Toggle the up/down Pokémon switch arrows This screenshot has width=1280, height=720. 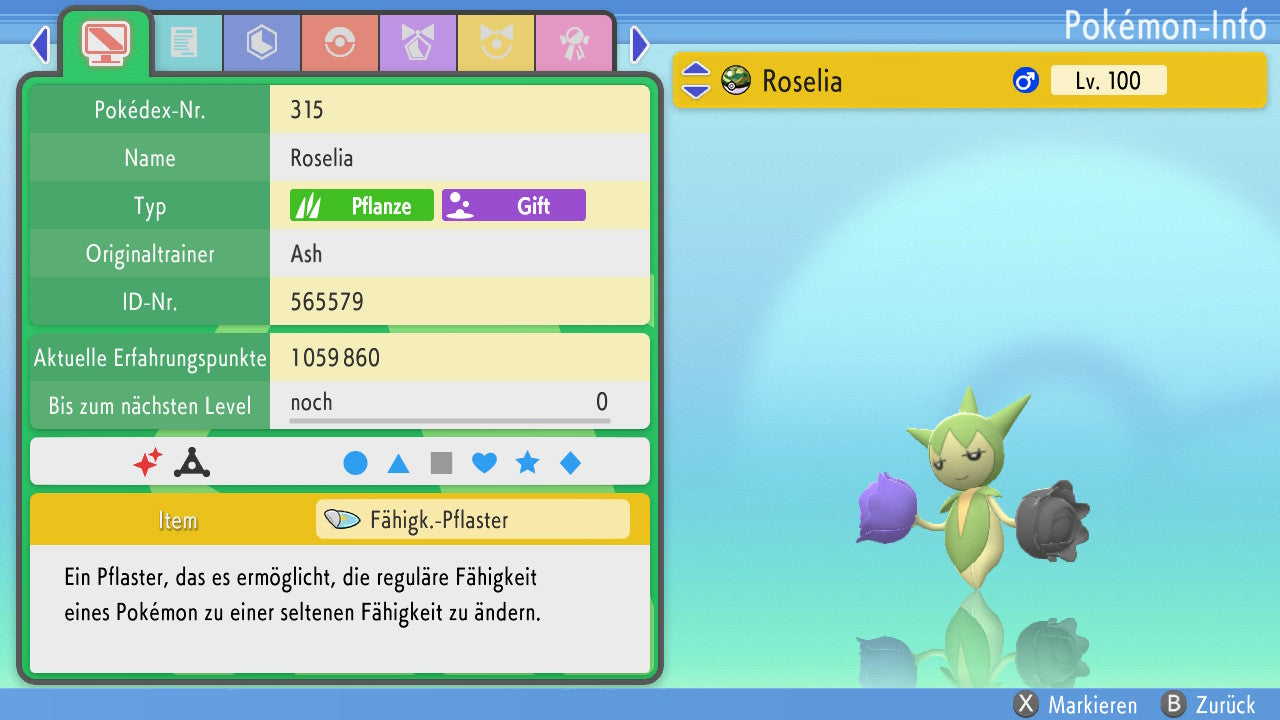695,81
